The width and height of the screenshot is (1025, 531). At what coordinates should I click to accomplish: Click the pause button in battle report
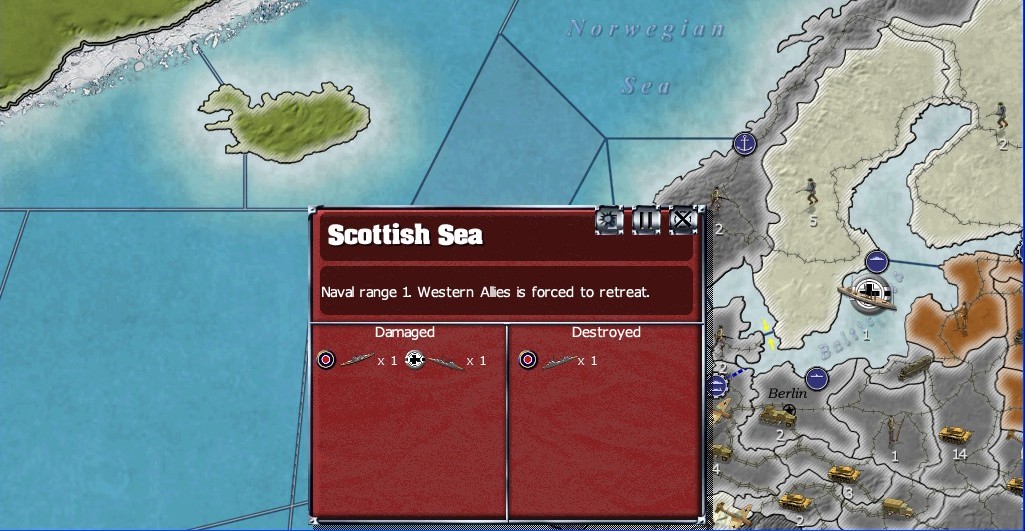(646, 220)
